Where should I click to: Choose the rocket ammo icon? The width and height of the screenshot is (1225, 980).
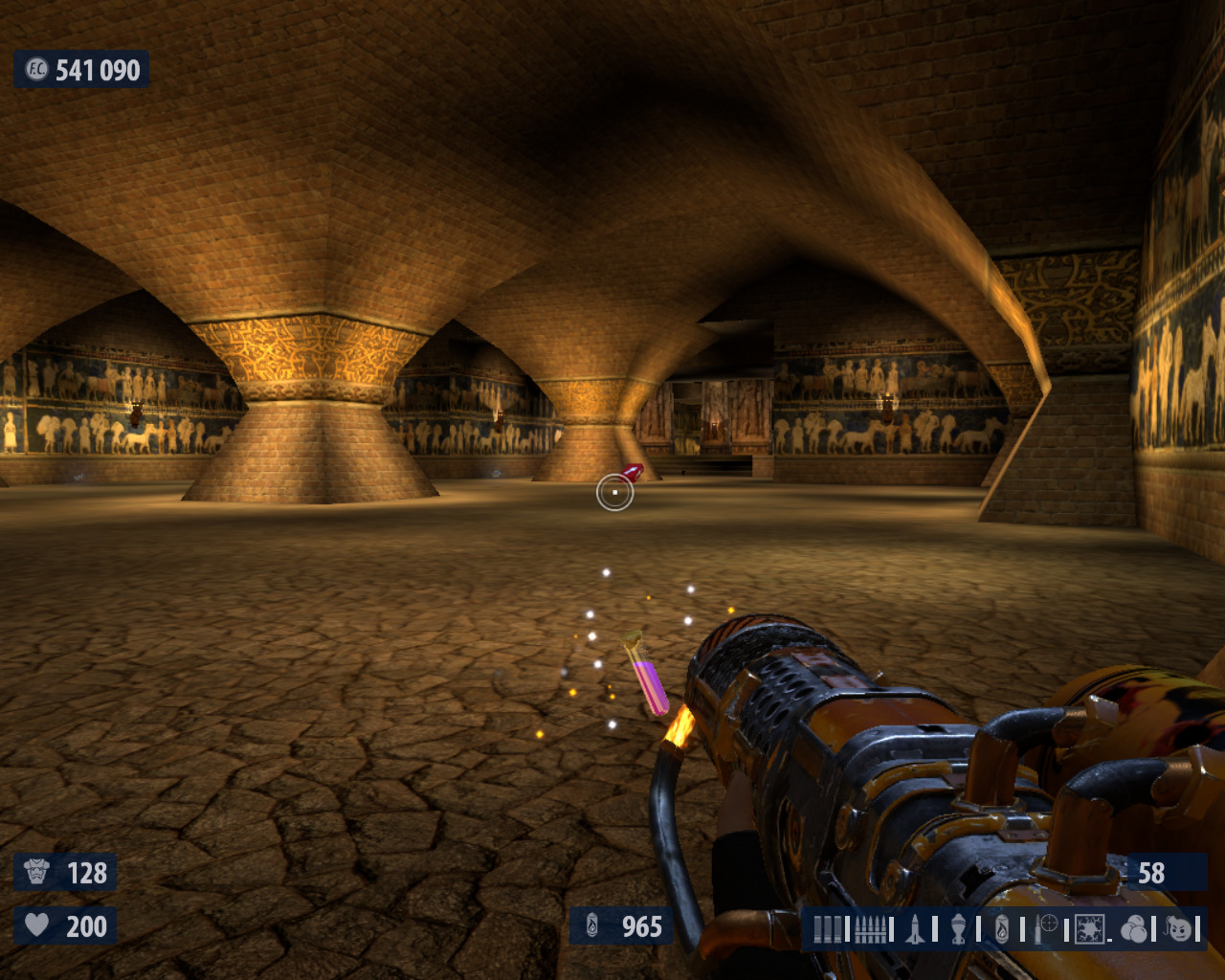[915, 928]
